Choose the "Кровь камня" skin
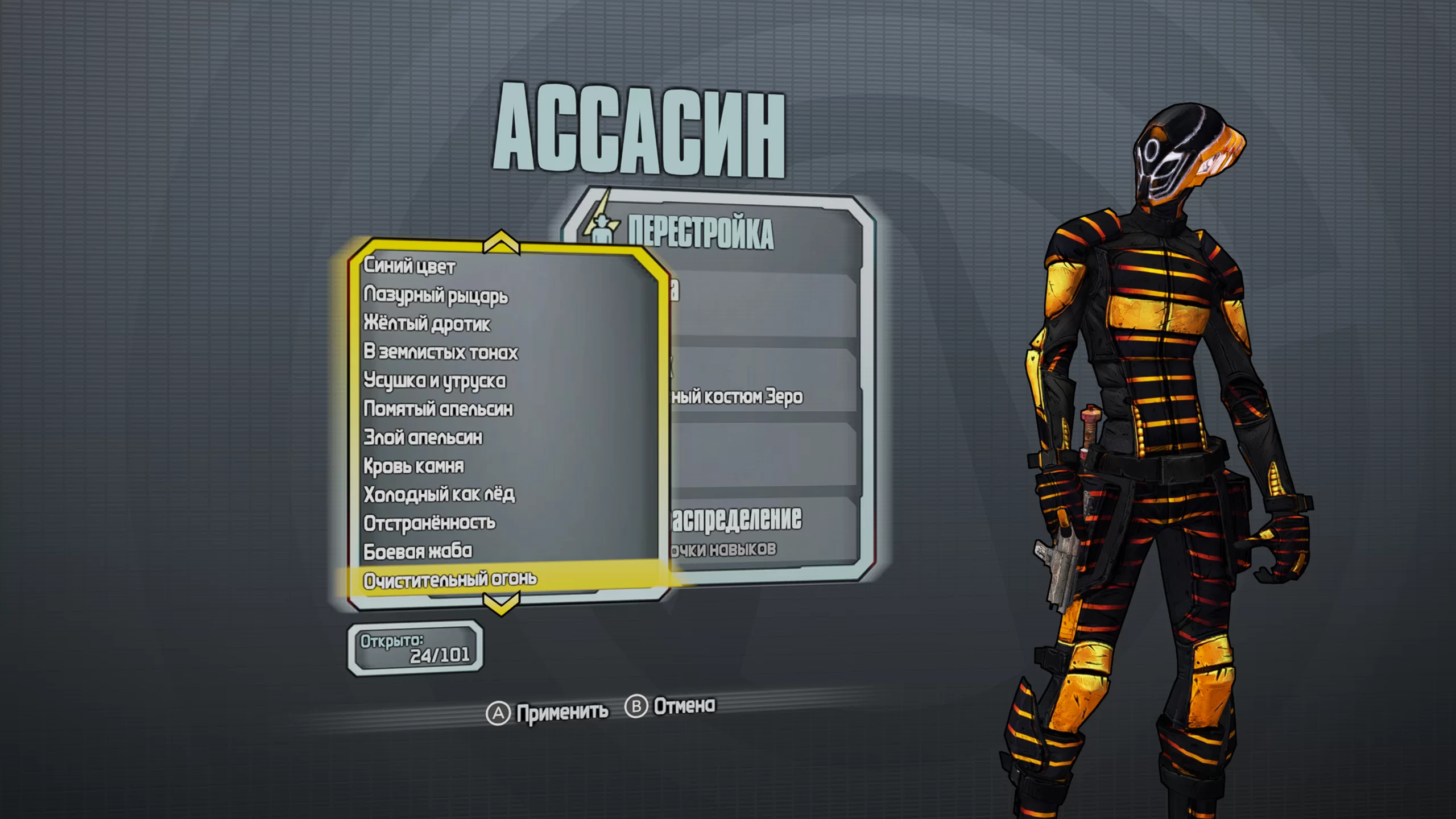This screenshot has width=1456, height=819. pyautogui.click(x=414, y=466)
